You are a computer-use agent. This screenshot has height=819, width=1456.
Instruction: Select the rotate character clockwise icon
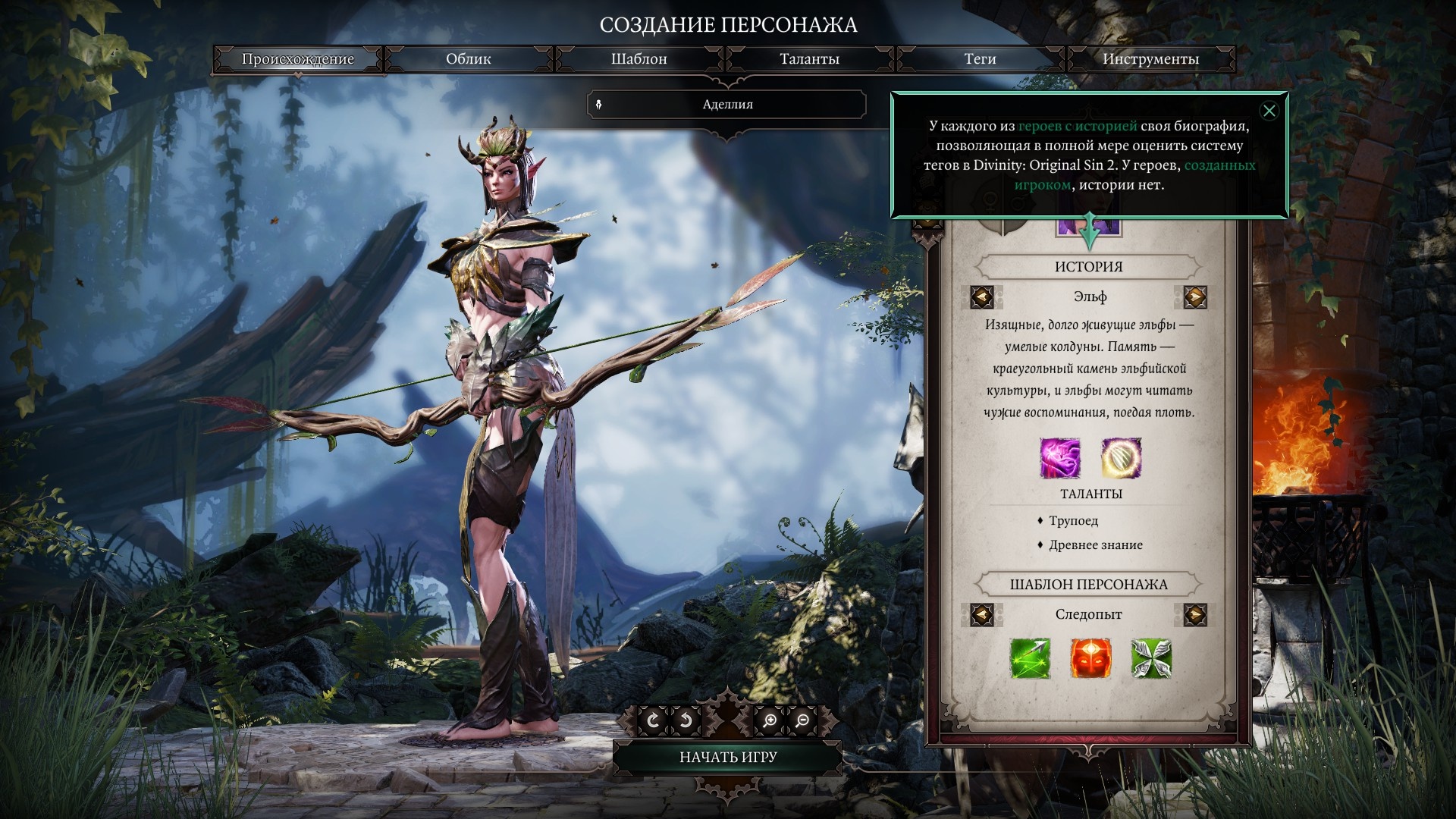click(653, 720)
